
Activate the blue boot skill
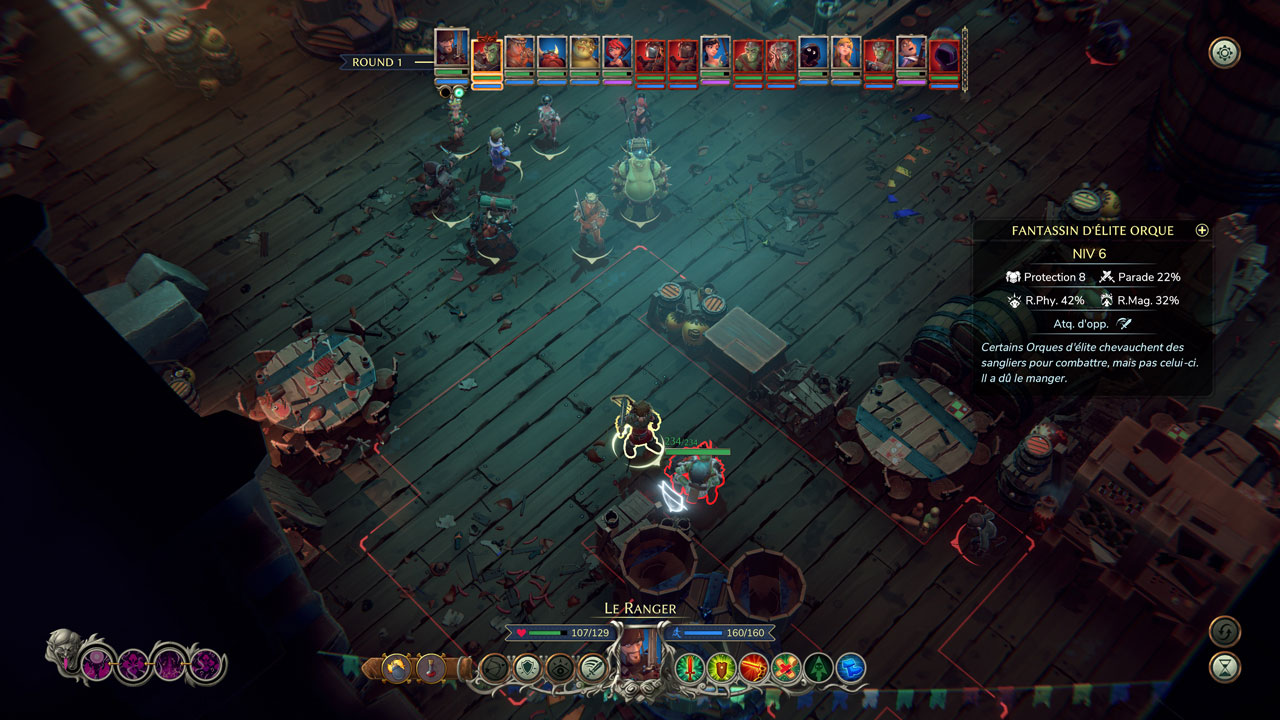tap(850, 667)
